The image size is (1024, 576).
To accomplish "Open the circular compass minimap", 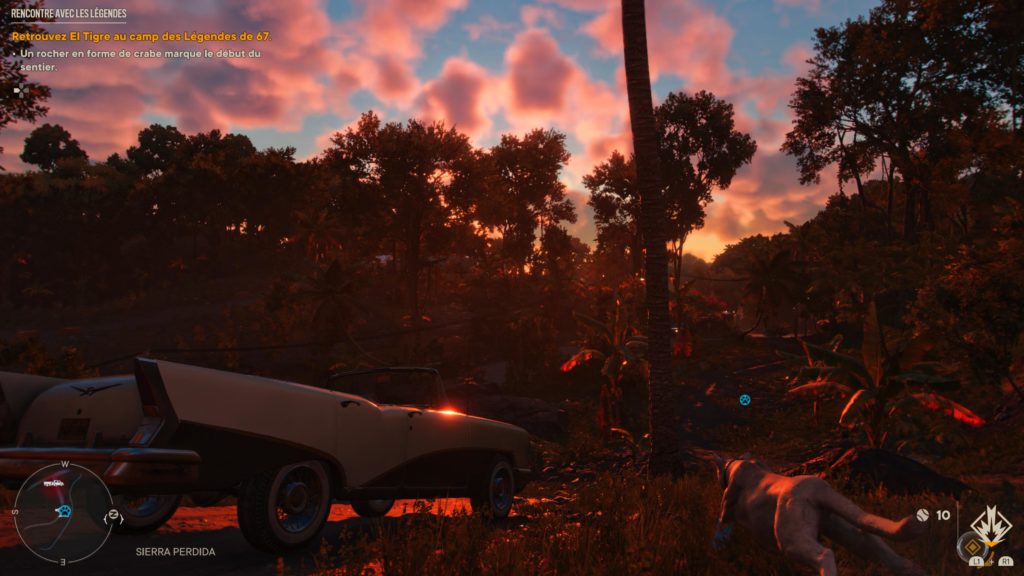I will tap(63, 511).
